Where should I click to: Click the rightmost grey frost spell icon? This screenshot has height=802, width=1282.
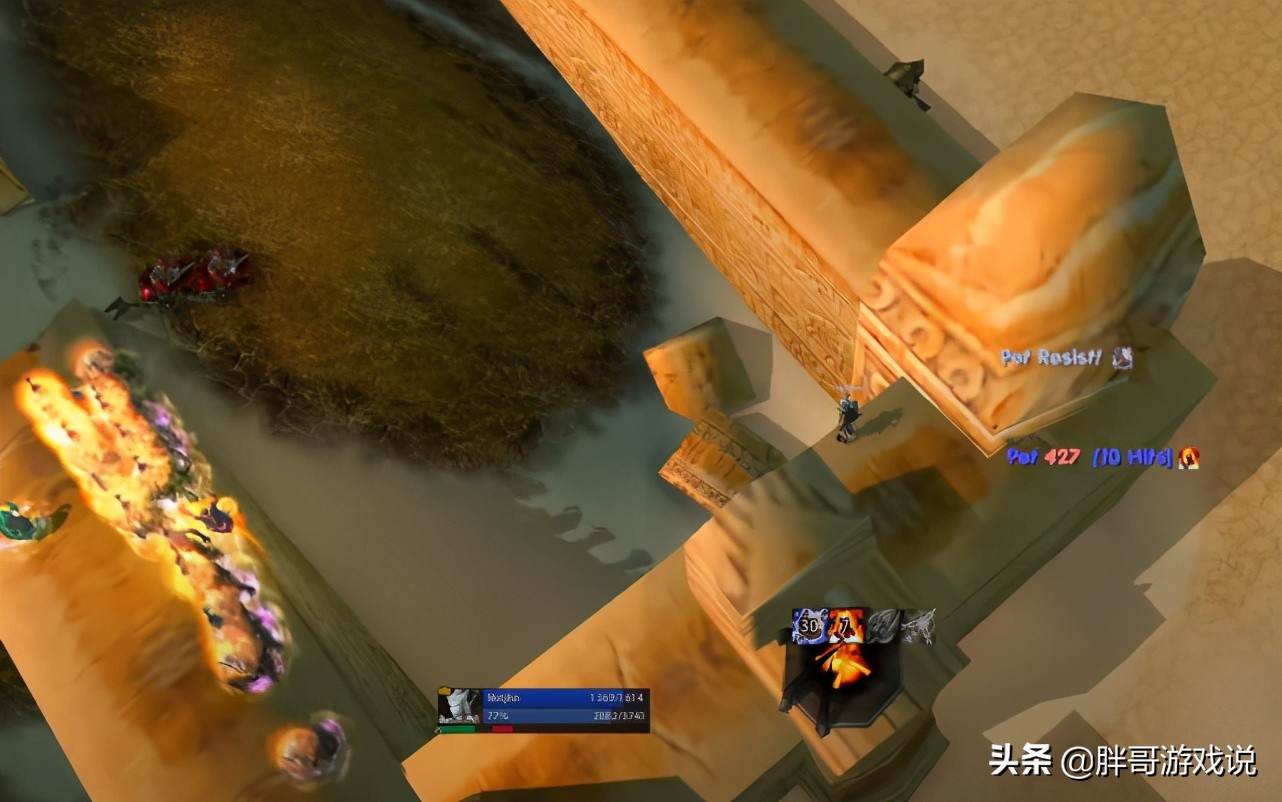tap(919, 625)
